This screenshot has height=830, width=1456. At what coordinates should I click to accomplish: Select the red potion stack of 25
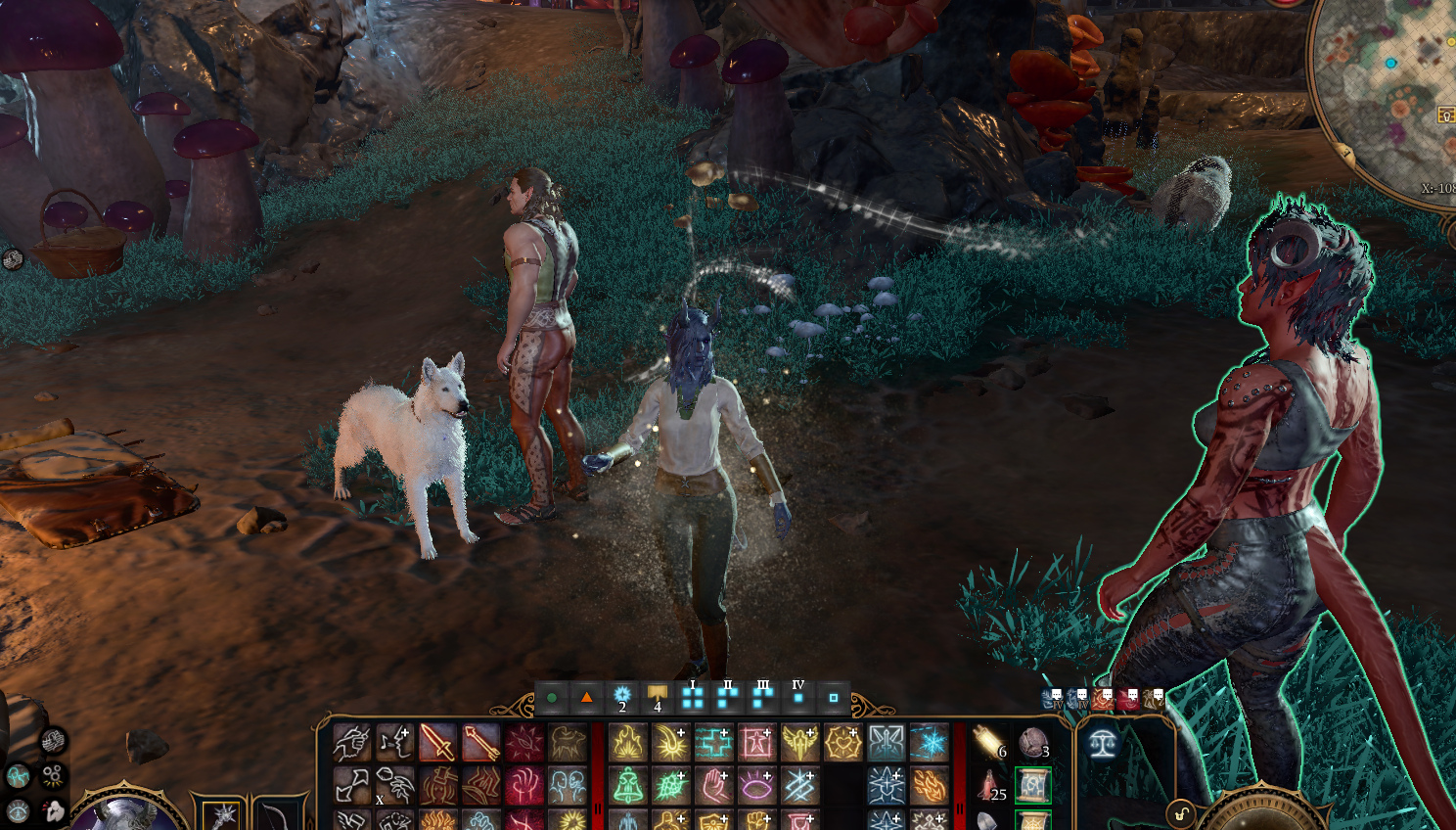(989, 785)
